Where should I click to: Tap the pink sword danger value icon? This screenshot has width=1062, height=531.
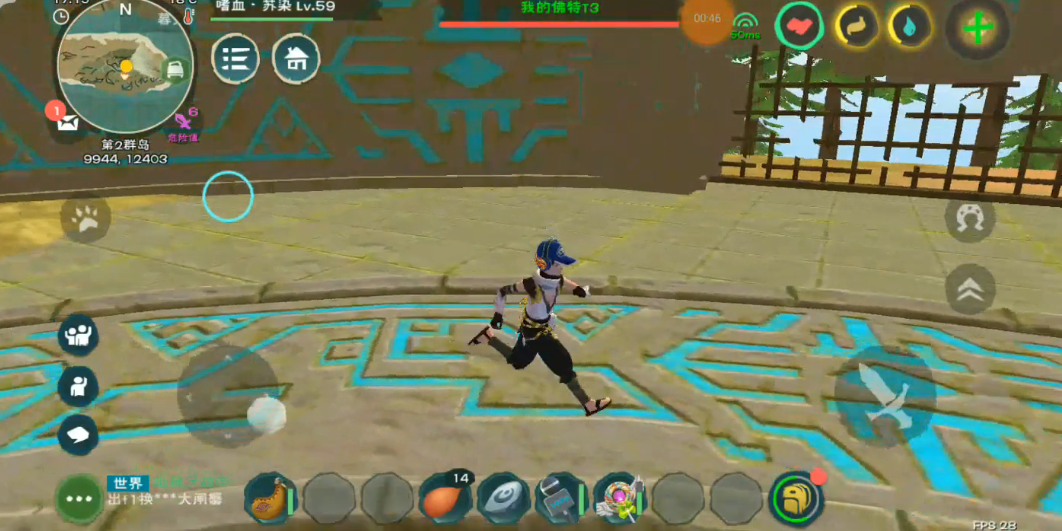coord(184,121)
